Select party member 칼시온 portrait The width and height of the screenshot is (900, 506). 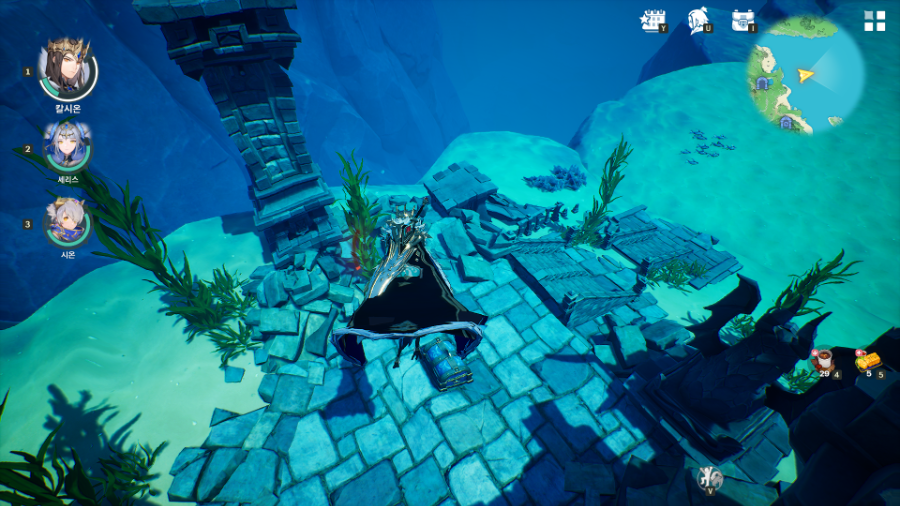(x=67, y=68)
